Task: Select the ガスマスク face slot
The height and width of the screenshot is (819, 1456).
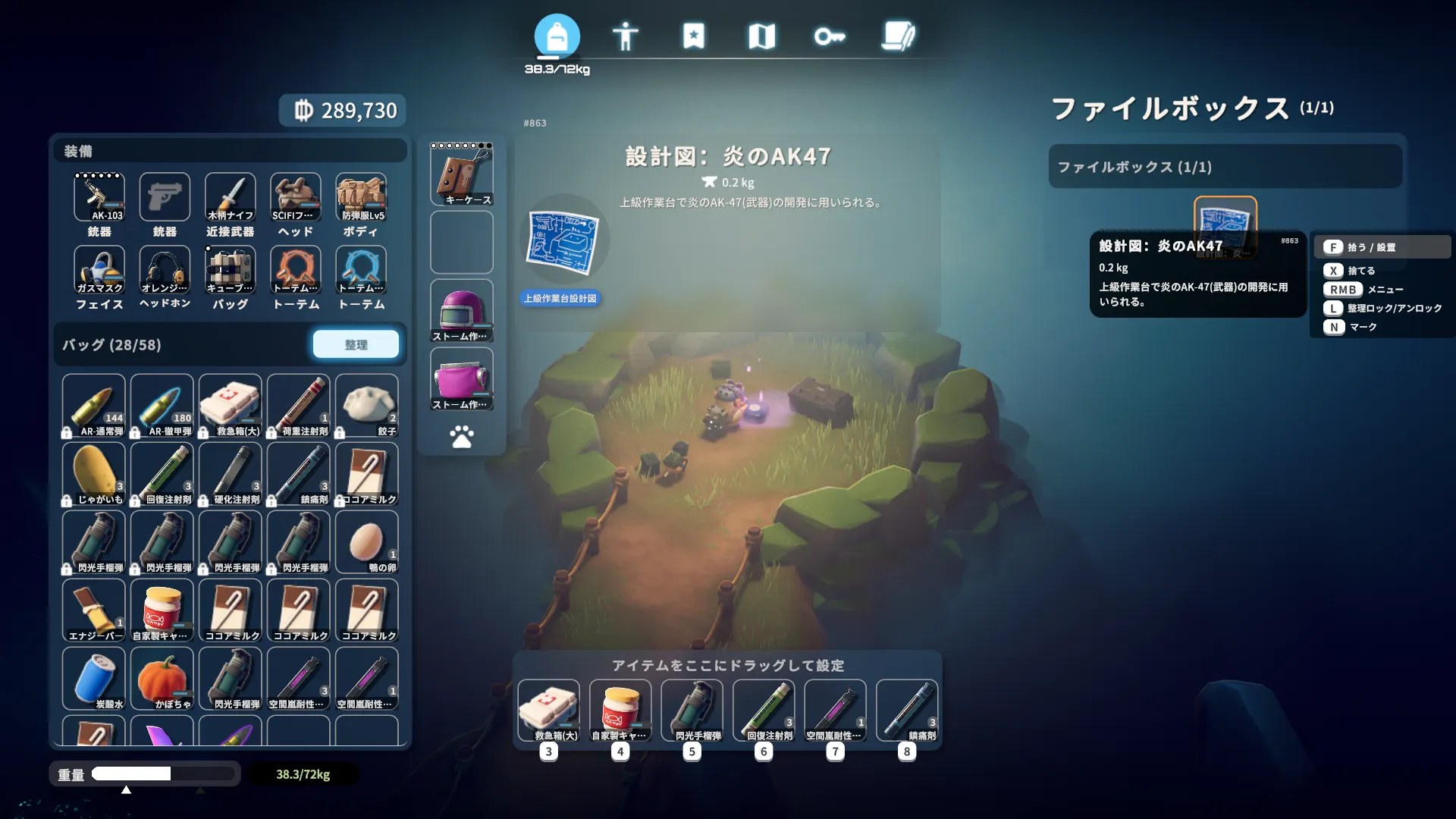Action: (x=99, y=270)
